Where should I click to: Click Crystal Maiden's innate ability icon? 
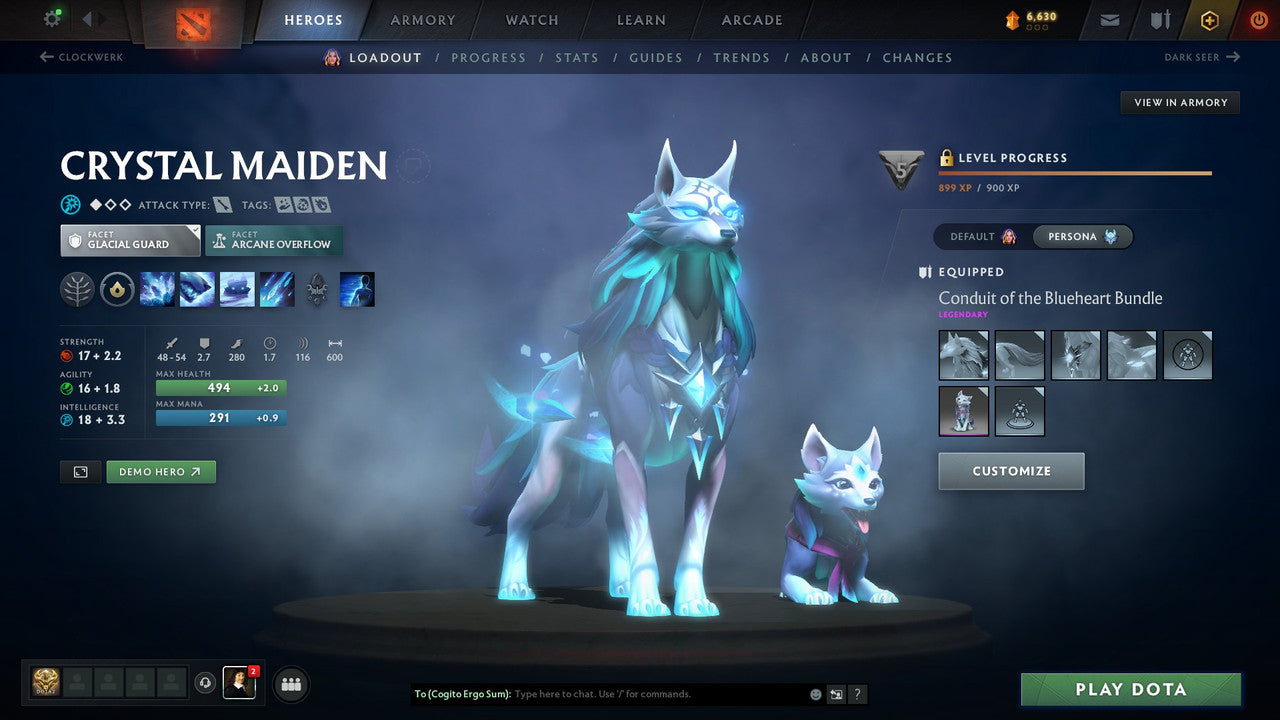pyautogui.click(x=118, y=289)
